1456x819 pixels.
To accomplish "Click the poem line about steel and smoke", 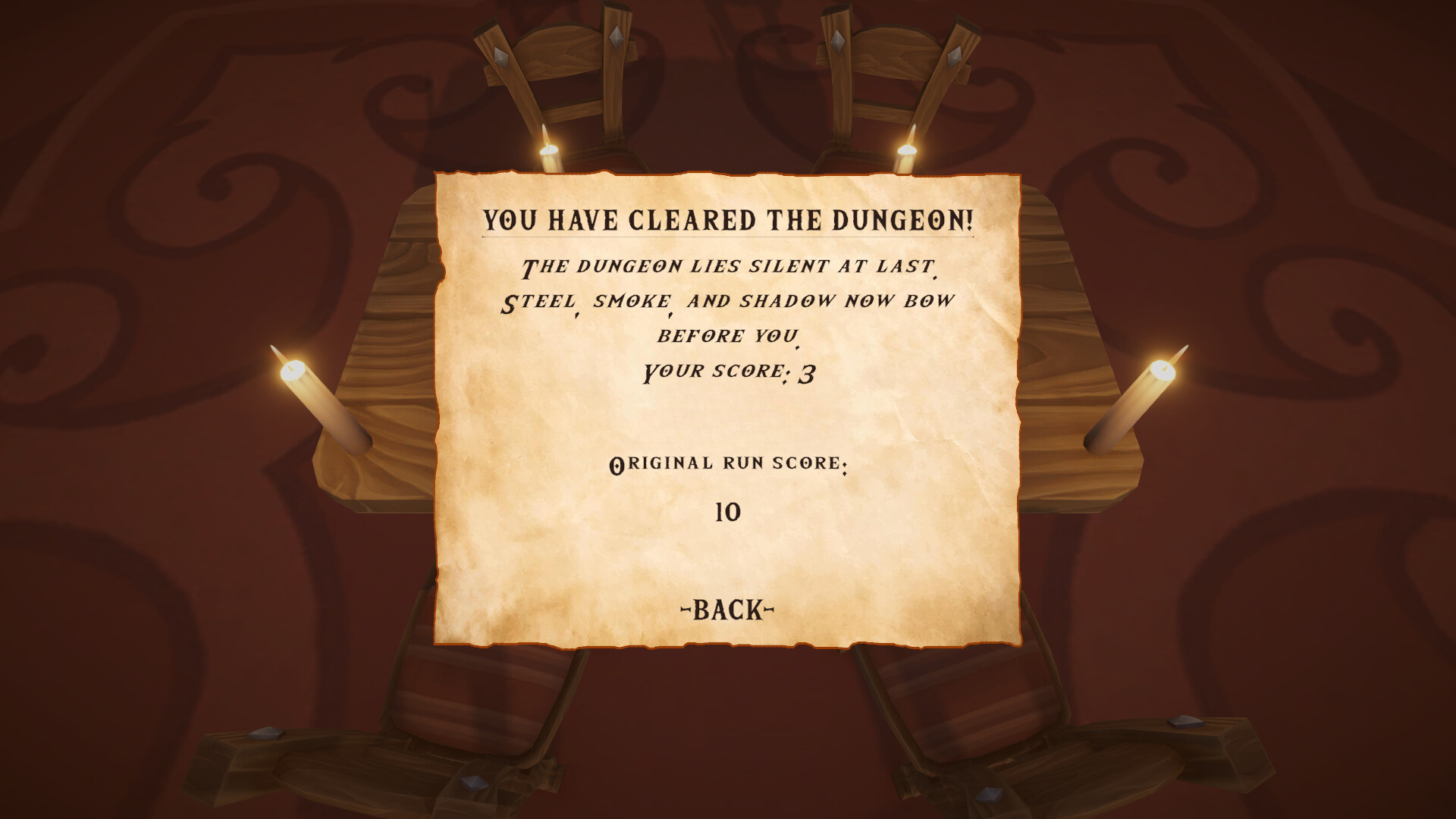I will 728,300.
